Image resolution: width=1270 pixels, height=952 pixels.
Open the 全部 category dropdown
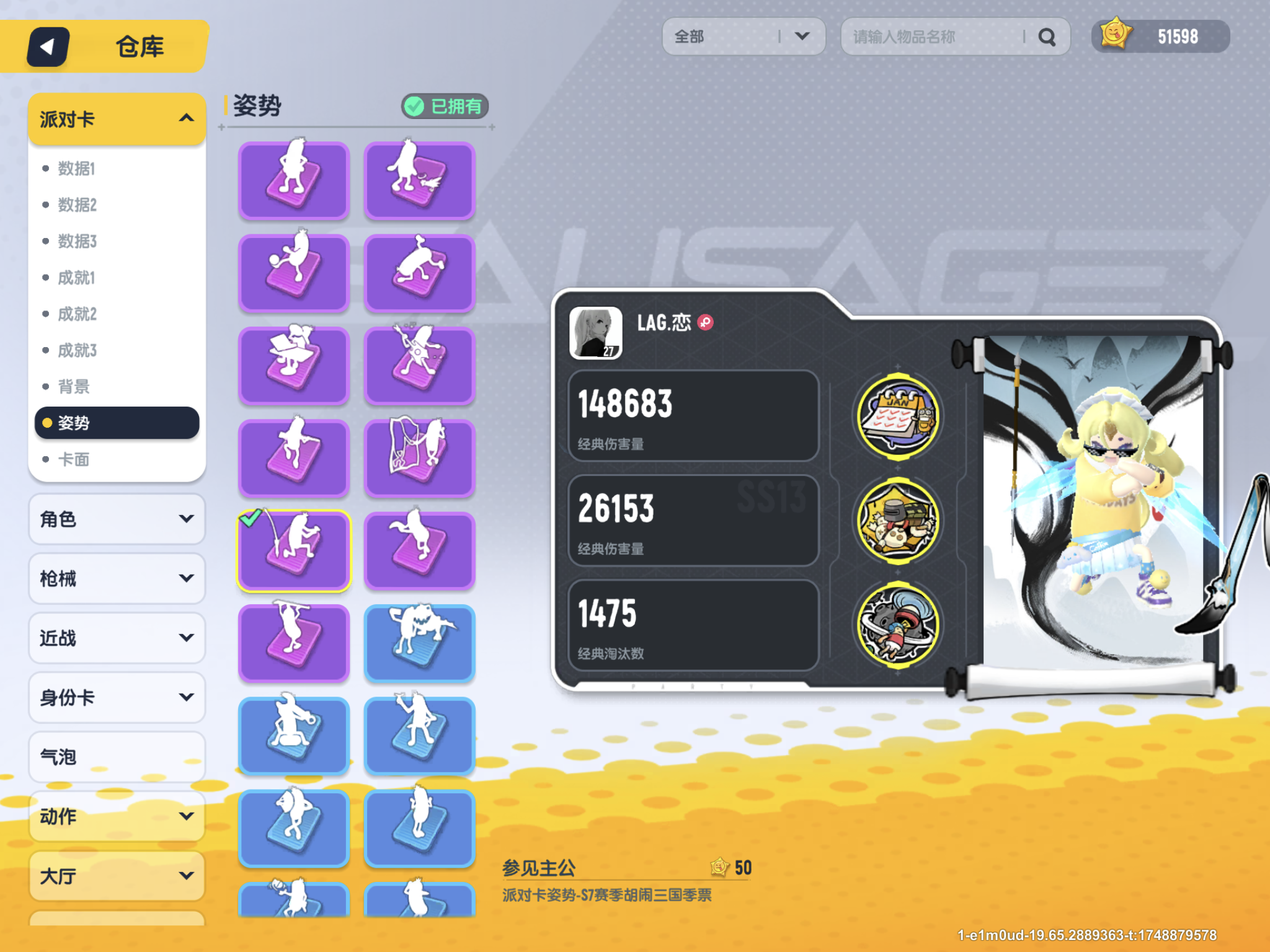pyautogui.click(x=744, y=37)
